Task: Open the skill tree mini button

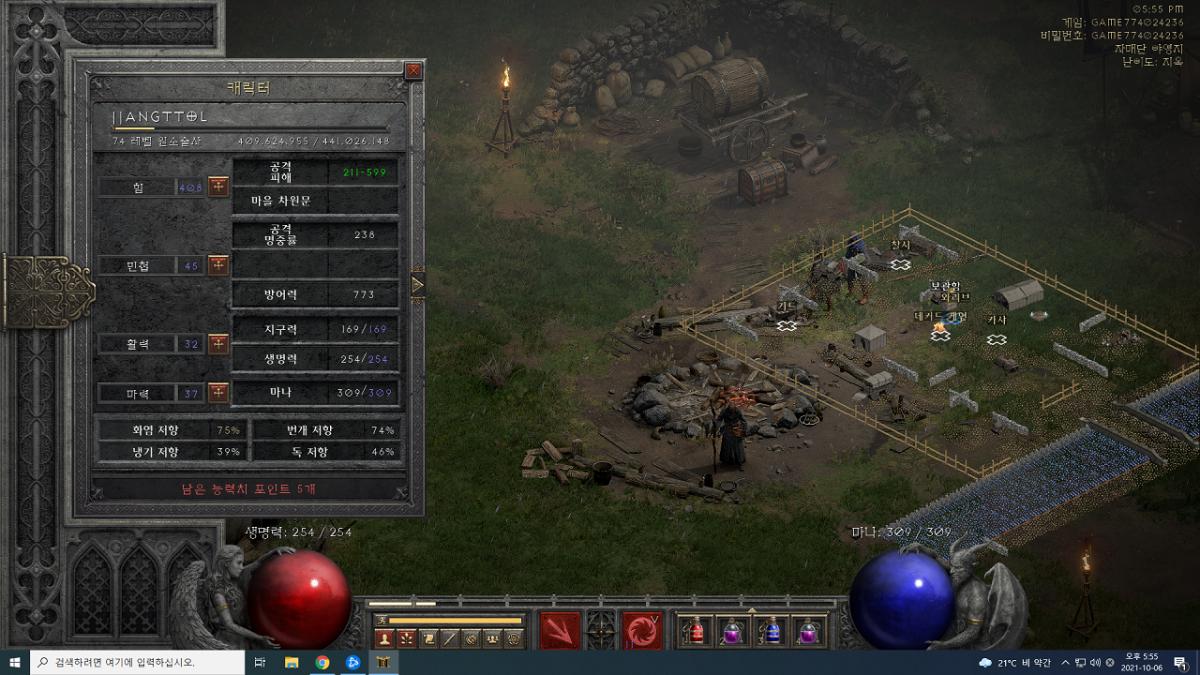Action: click(407, 638)
